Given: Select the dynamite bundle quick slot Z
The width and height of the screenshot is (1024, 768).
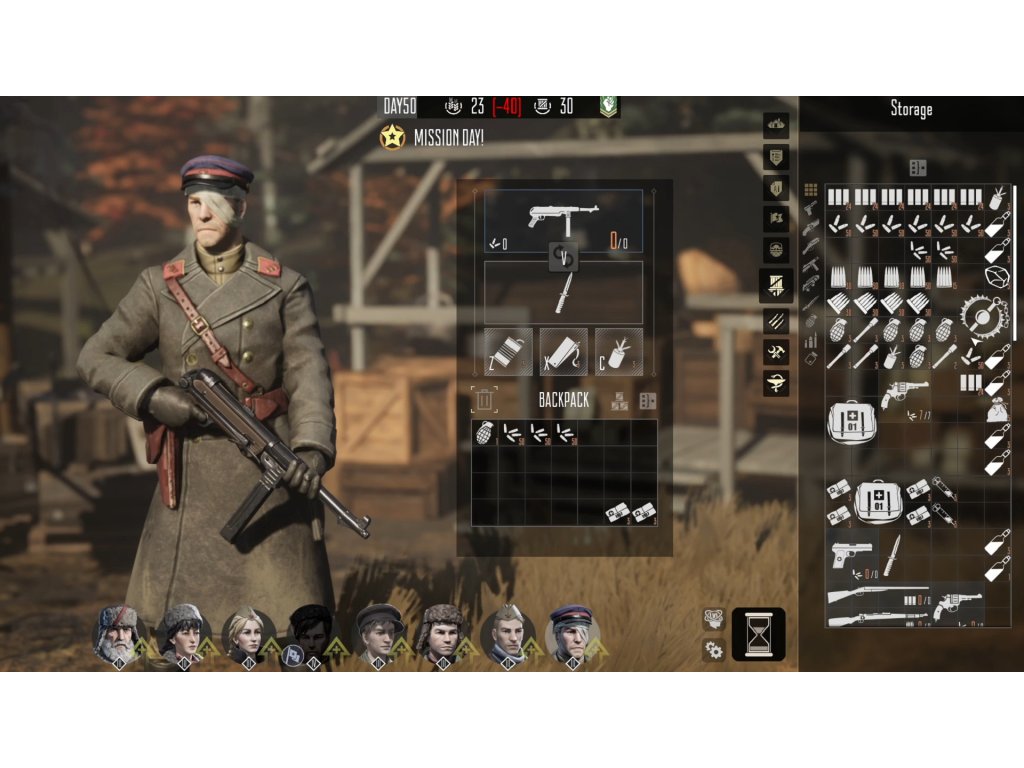Looking at the screenshot, I should coord(508,352).
